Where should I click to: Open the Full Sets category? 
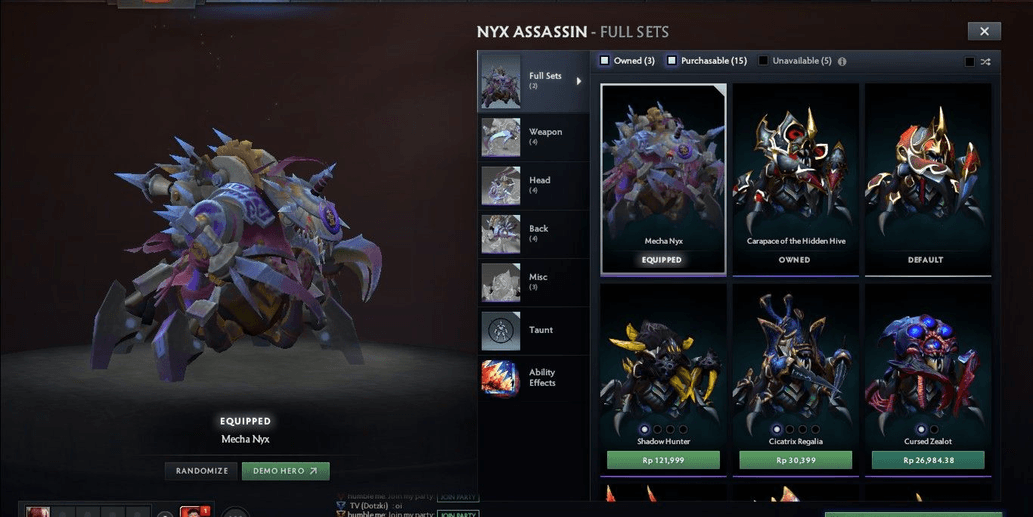tap(532, 81)
